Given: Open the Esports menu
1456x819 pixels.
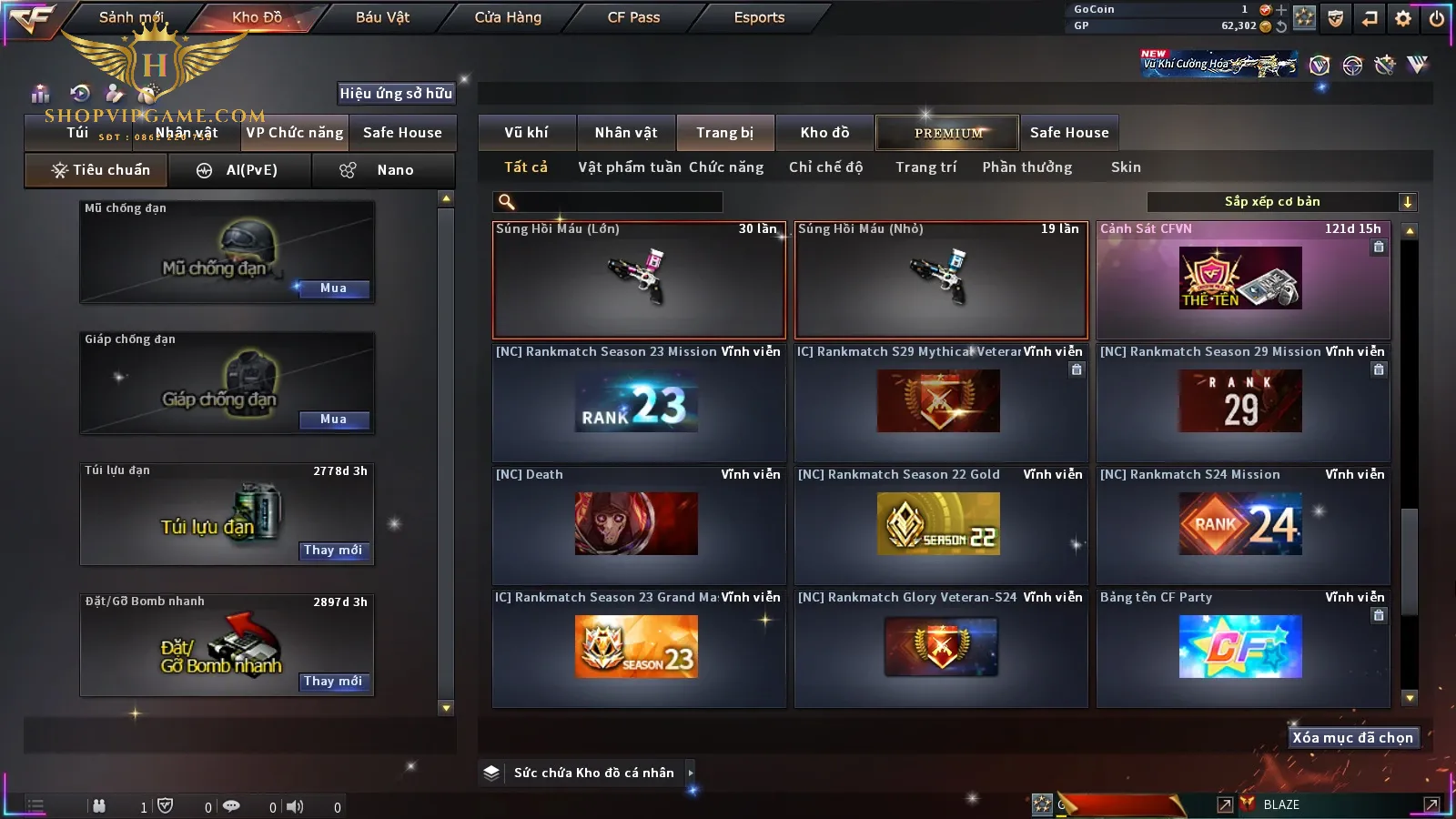Looking at the screenshot, I should (759, 17).
